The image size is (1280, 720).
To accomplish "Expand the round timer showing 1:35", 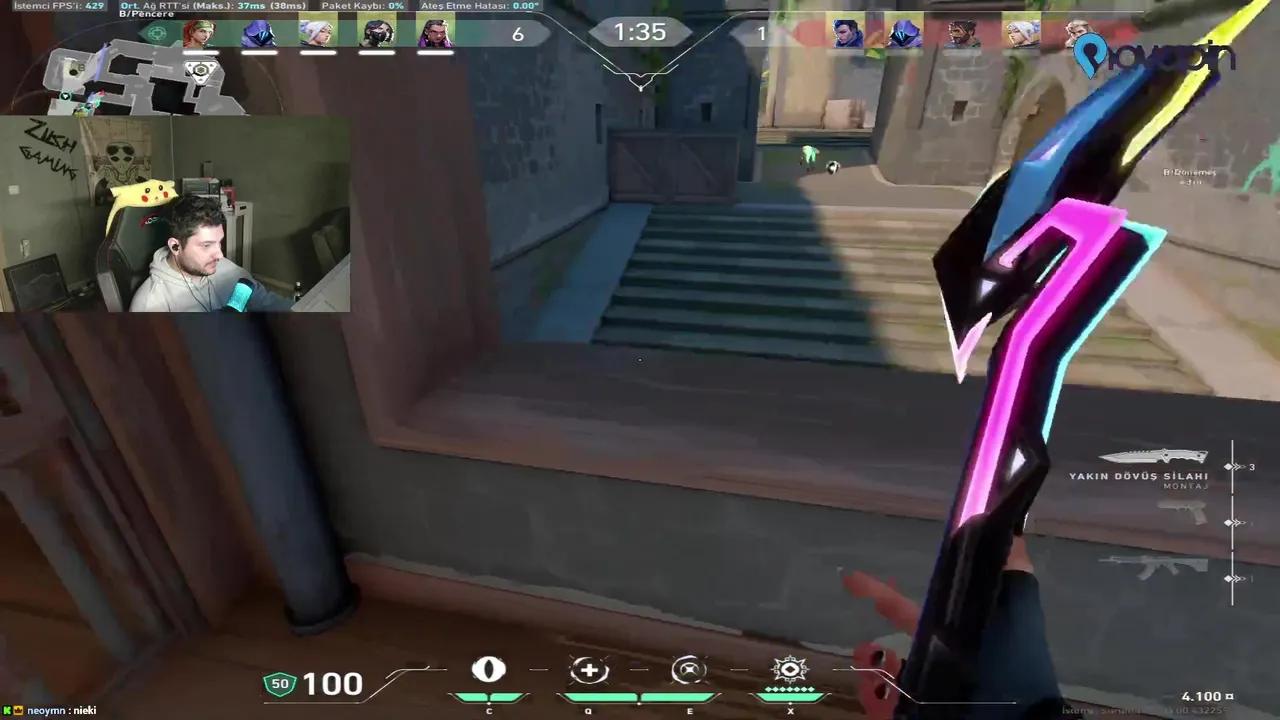I will [x=639, y=33].
